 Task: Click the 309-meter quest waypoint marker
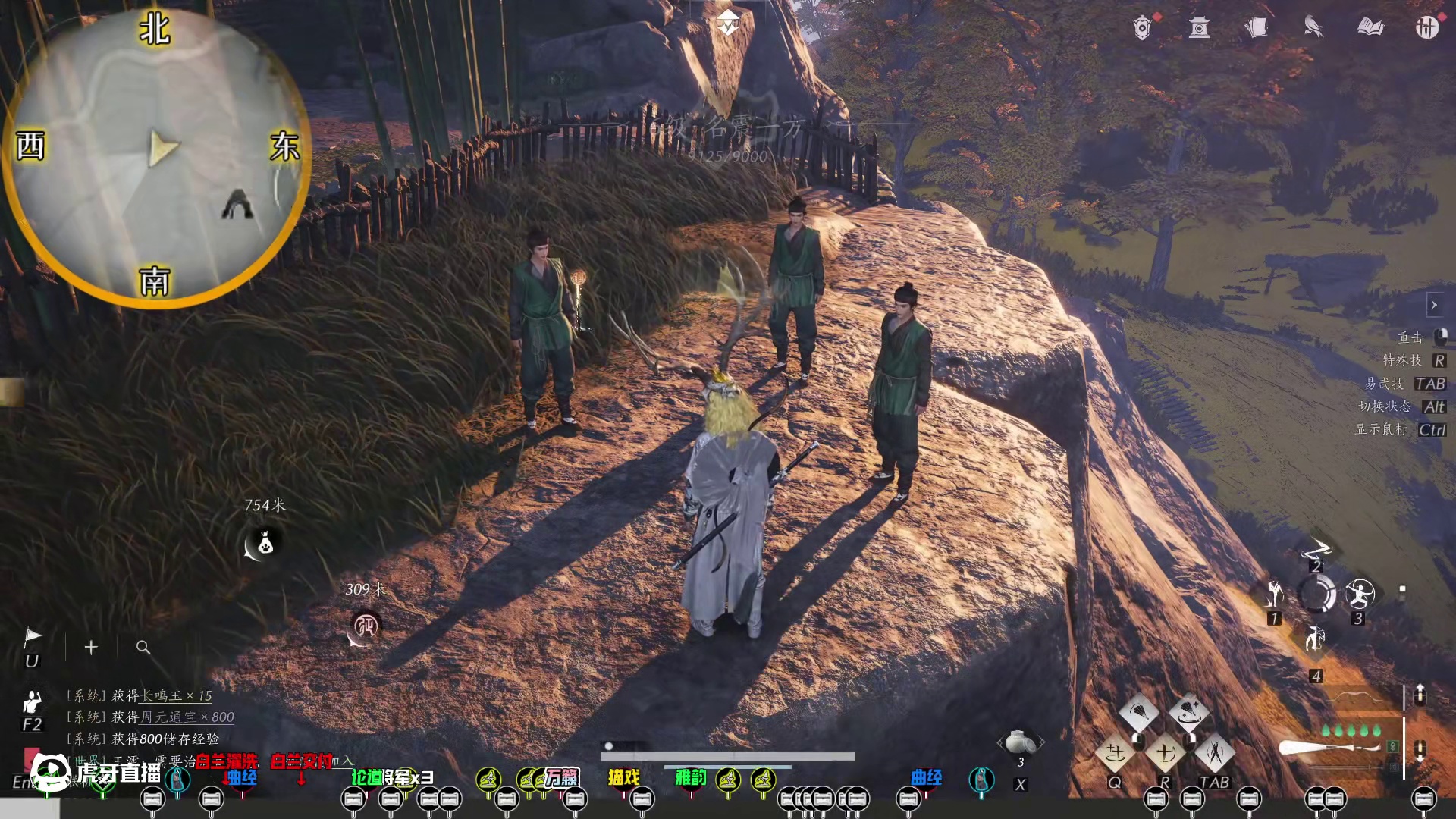pyautogui.click(x=365, y=626)
